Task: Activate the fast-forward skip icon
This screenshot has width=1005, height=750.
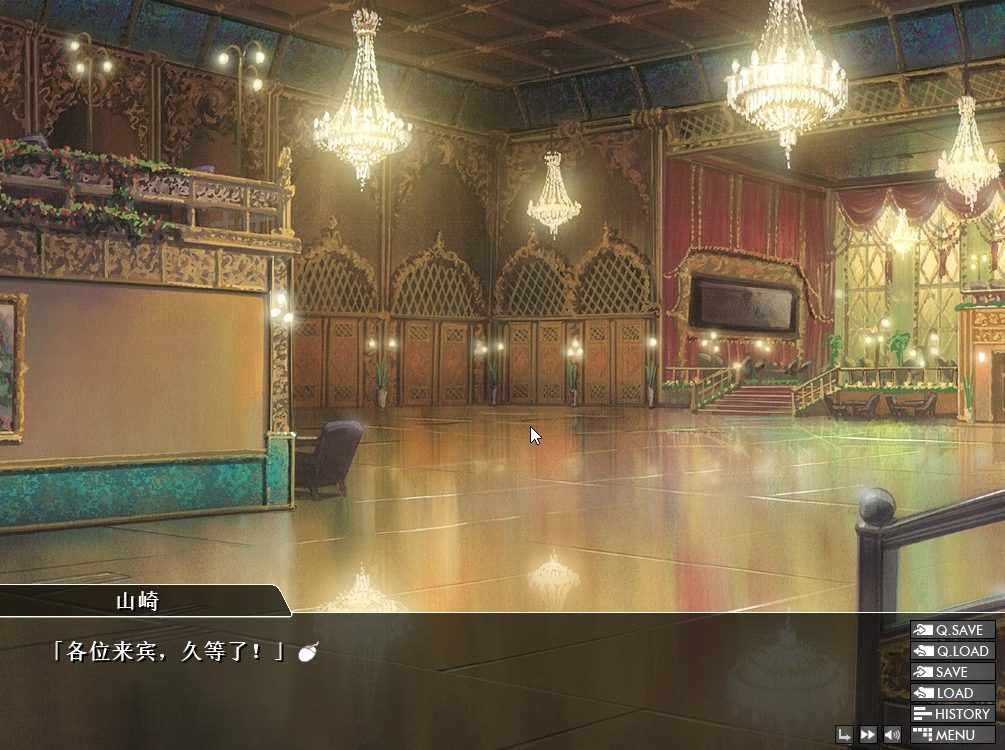Action: pos(868,735)
